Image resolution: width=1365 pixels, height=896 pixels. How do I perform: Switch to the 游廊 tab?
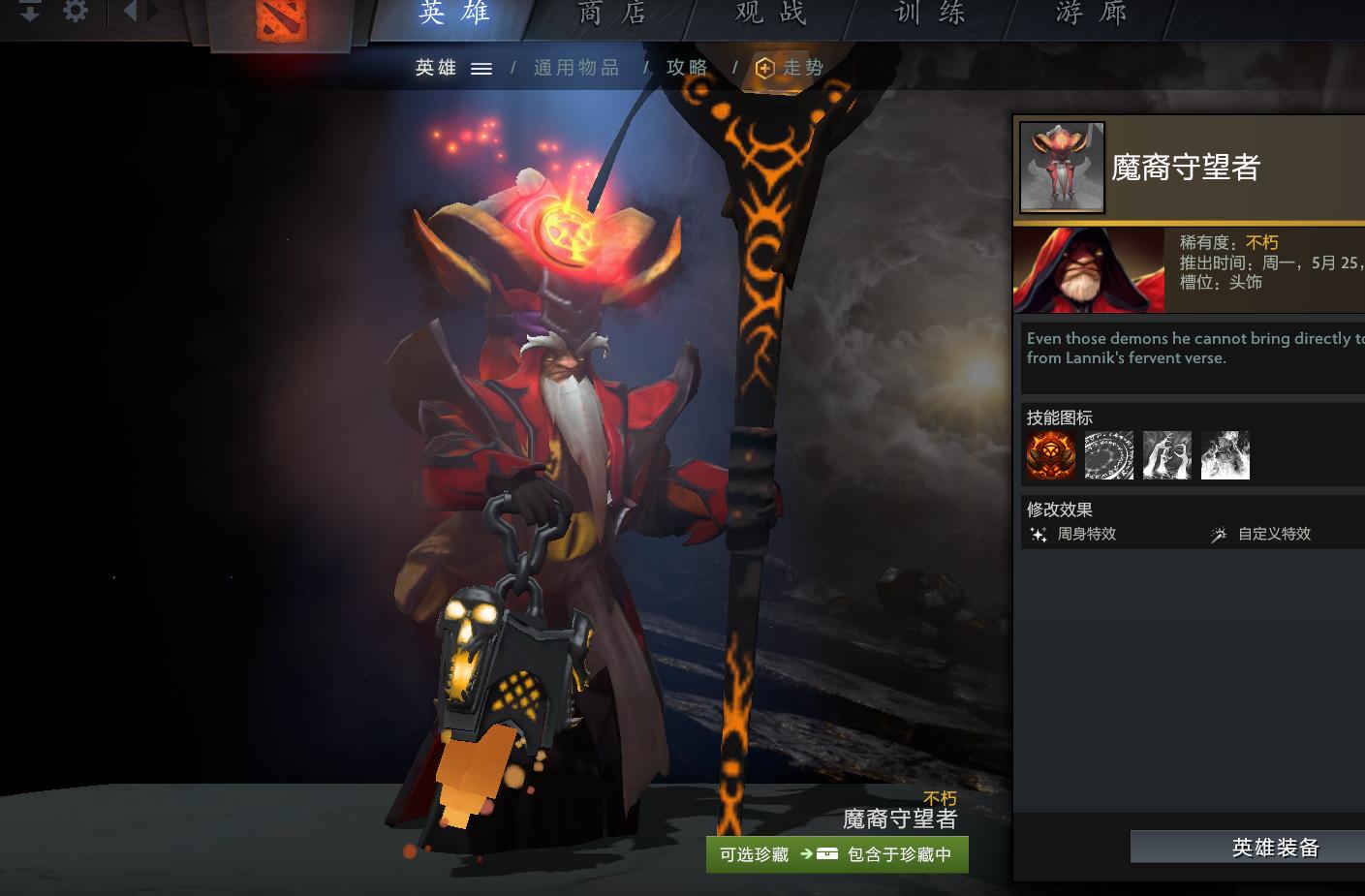(1091, 15)
